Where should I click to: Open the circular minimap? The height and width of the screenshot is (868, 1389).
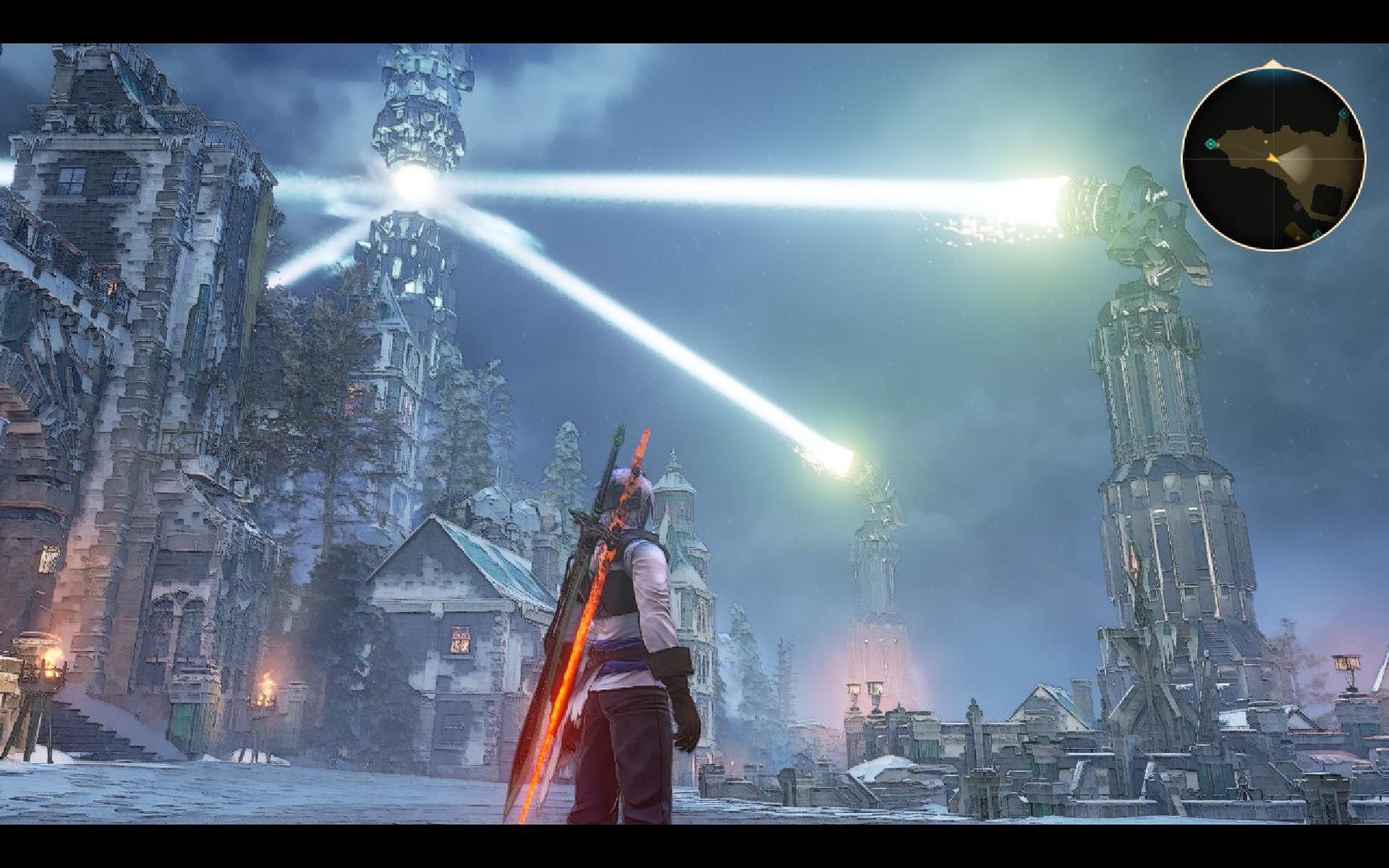point(1273,159)
